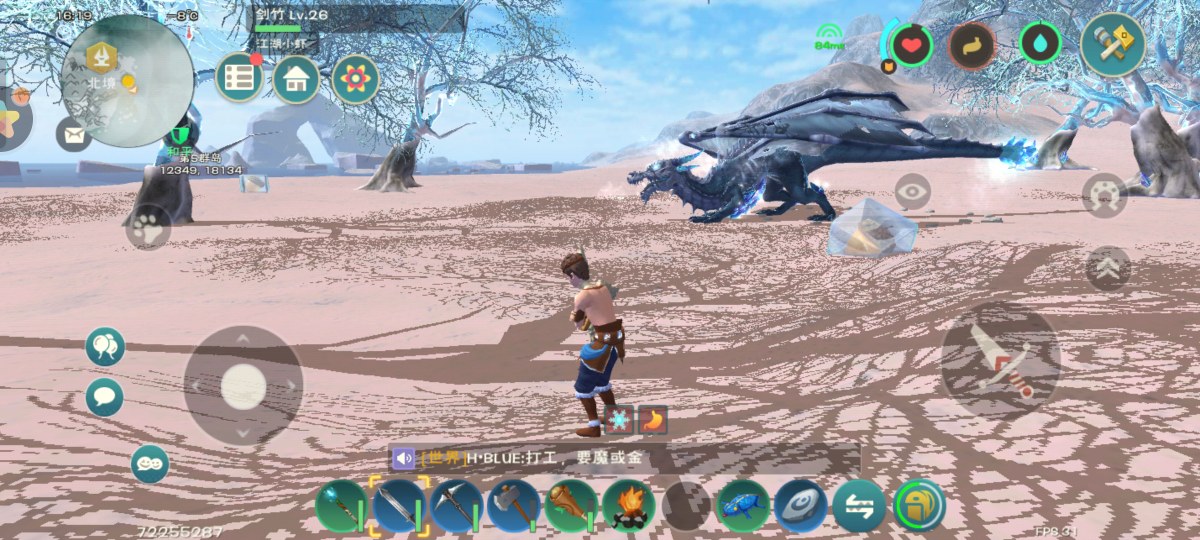Screen dimensions: 1200x540
Task: Open the task list icon with red dot
Action: [239, 78]
